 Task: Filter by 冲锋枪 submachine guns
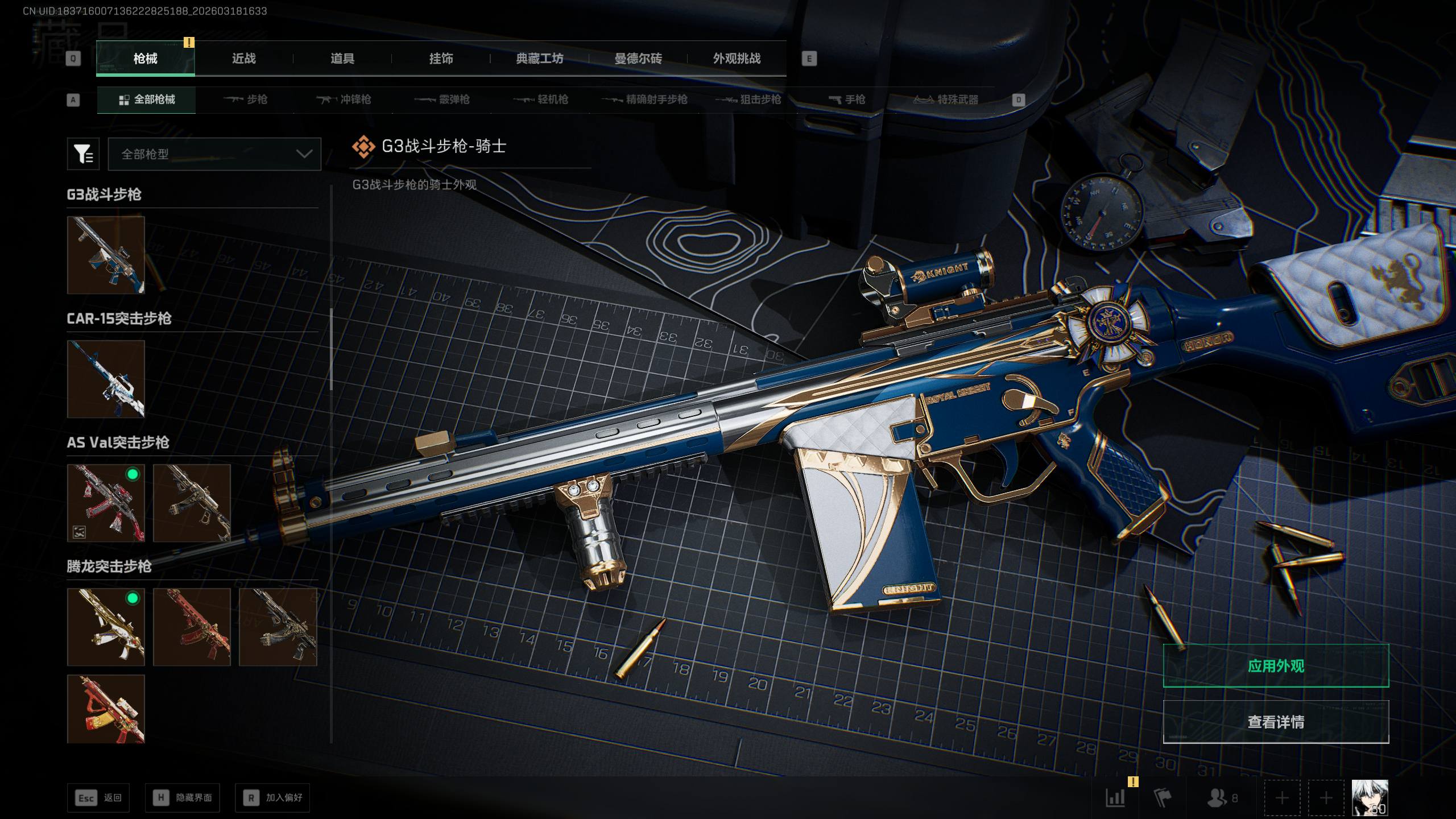point(344,100)
